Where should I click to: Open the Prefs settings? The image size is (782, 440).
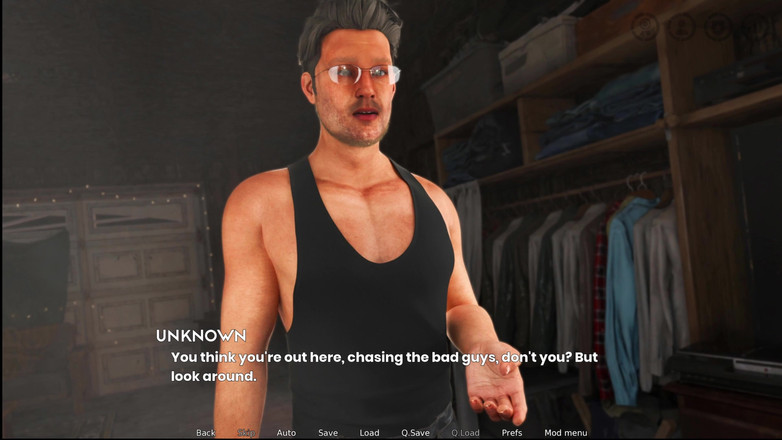click(512, 433)
